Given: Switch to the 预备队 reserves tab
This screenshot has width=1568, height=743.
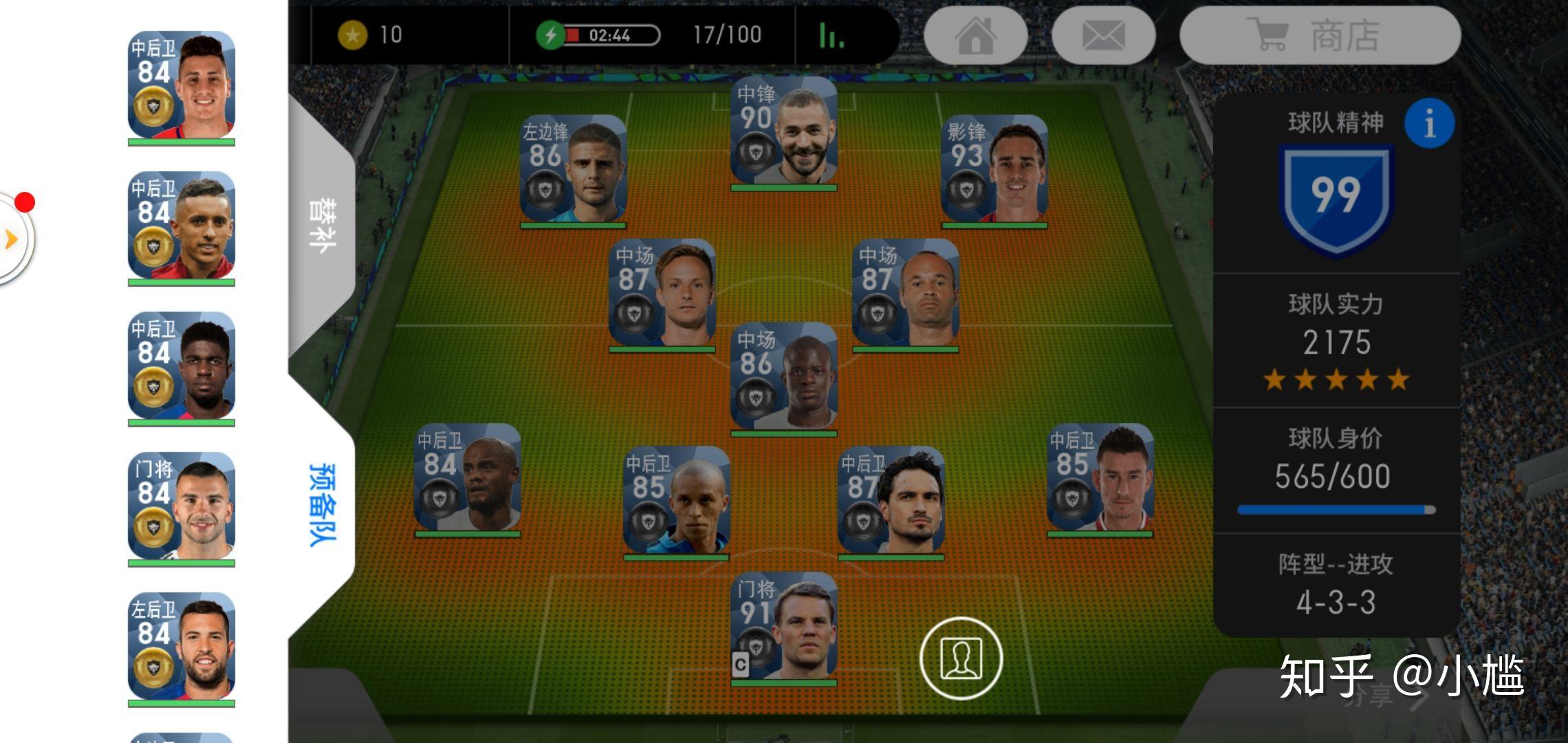Looking at the screenshot, I should click(322, 504).
